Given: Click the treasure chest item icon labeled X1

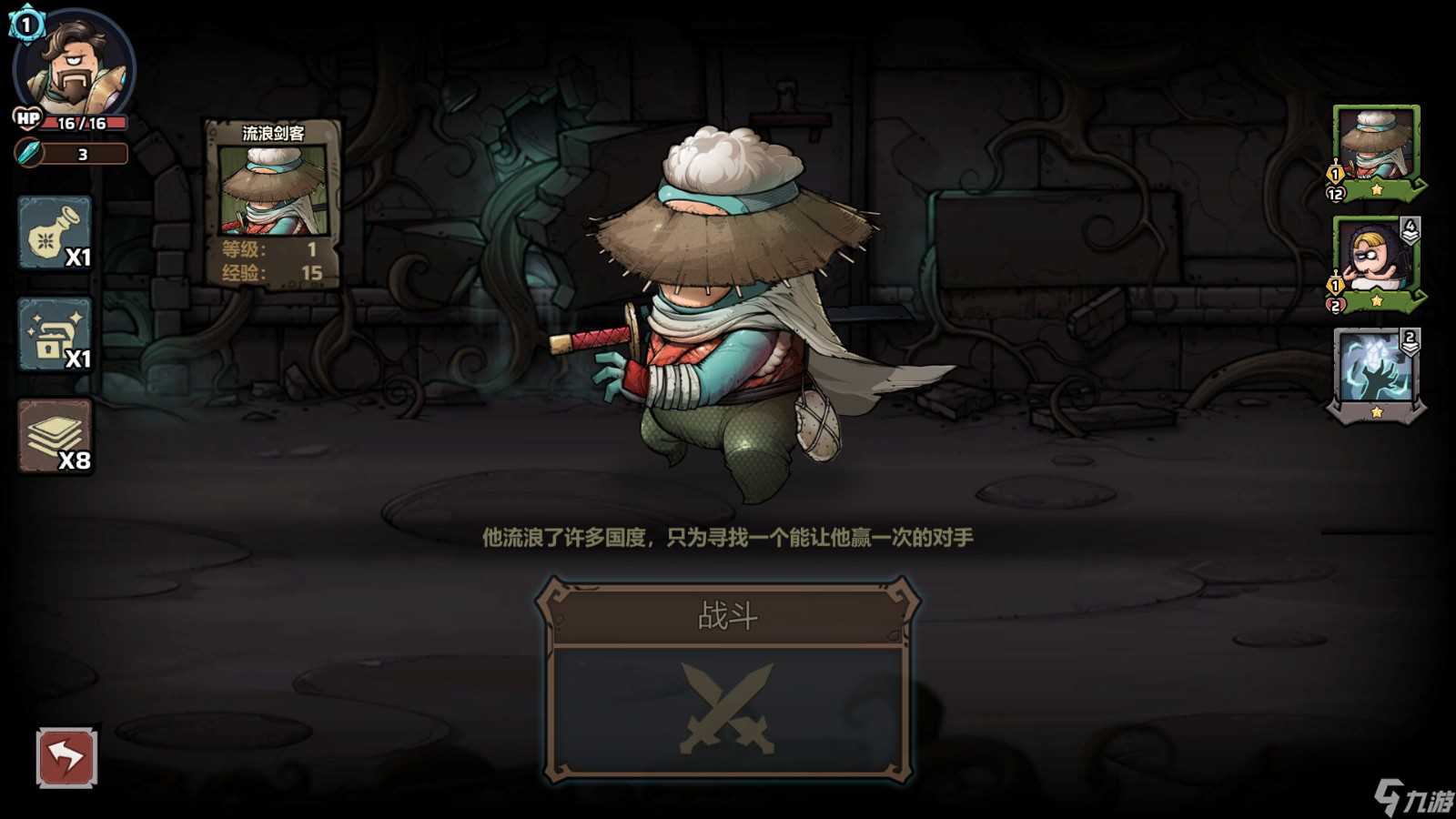Looking at the screenshot, I should [x=56, y=336].
